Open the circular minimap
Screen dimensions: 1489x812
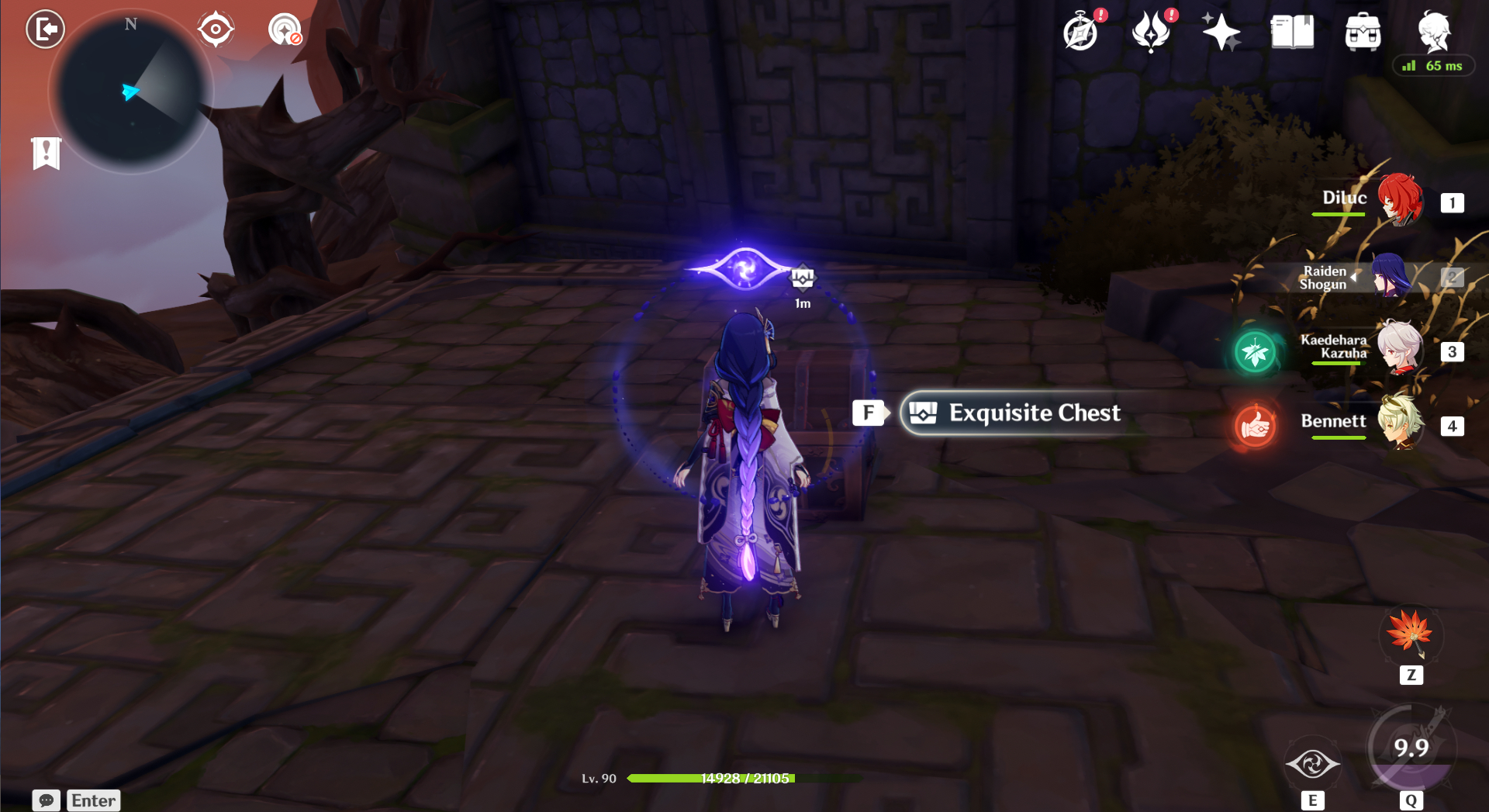131,93
